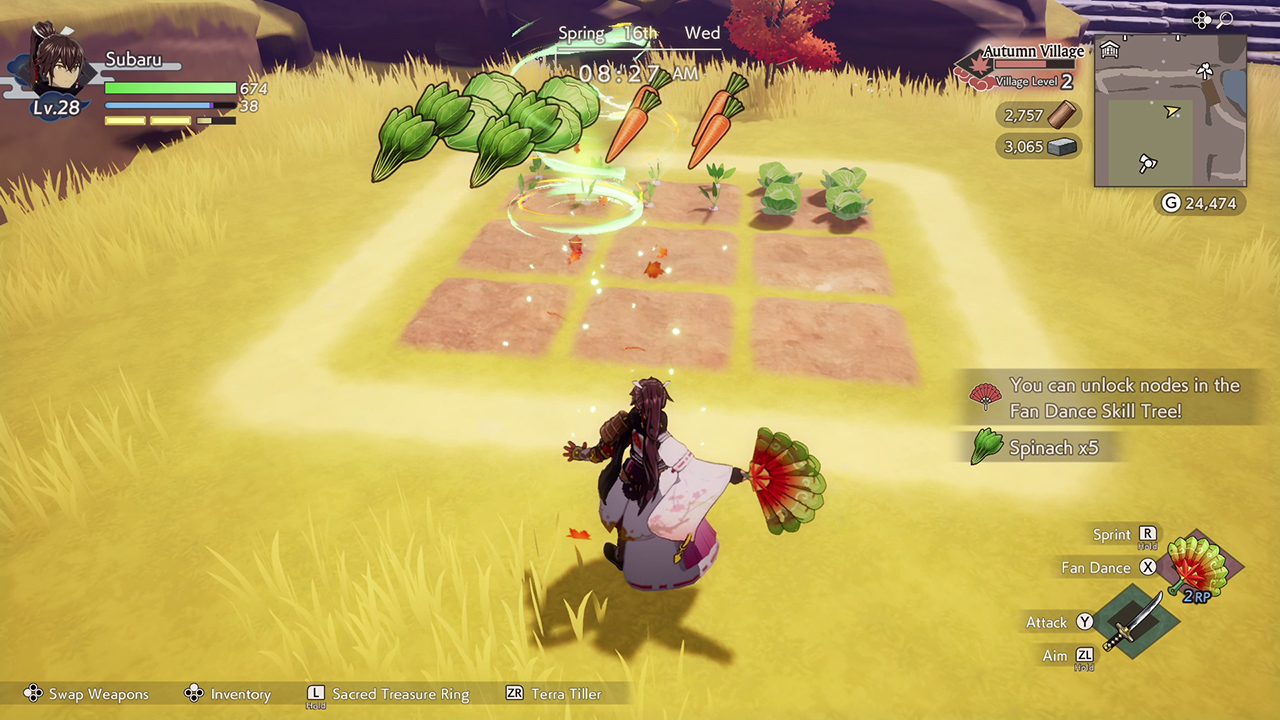1280x720 pixels.
Task: Click the flower sprout icon on minimap
Action: click(x=1204, y=72)
